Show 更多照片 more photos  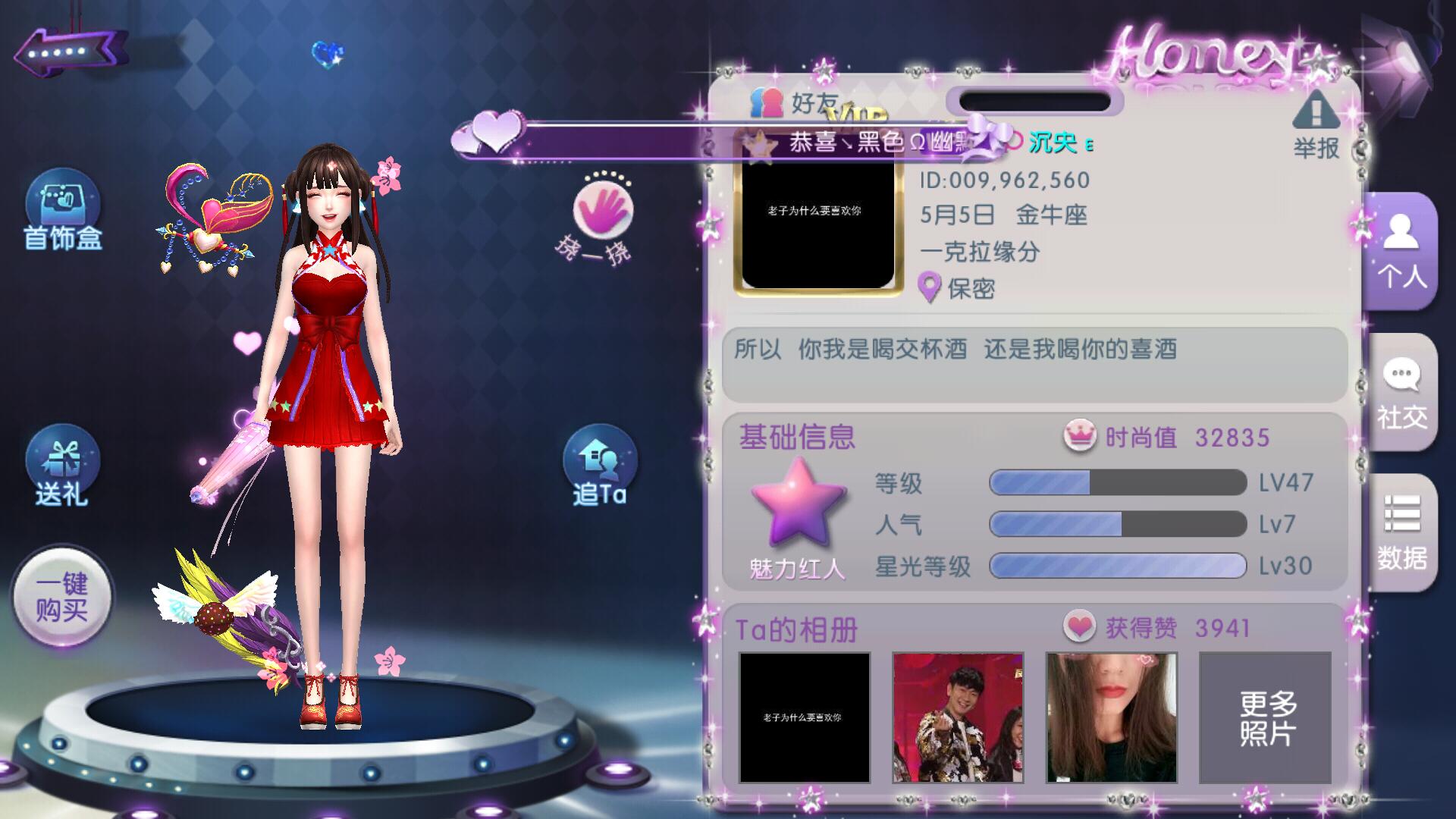pos(1265,717)
